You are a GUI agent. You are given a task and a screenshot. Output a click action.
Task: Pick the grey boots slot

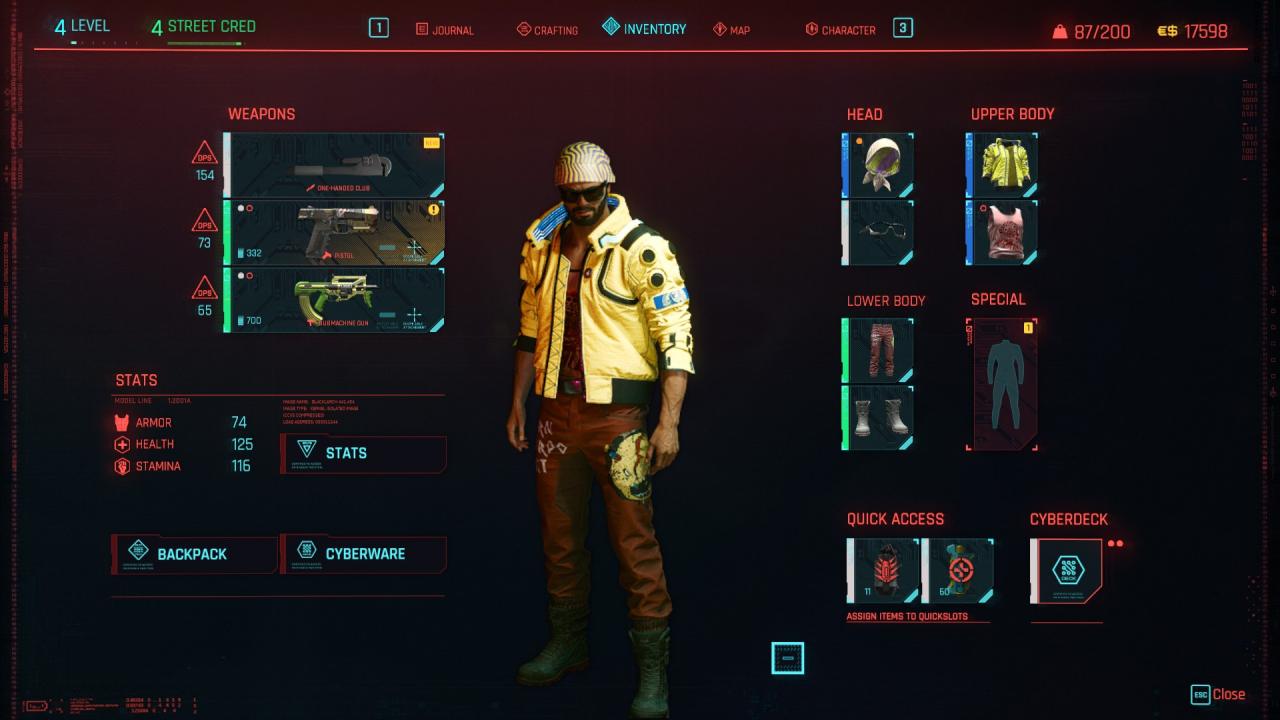tap(879, 417)
